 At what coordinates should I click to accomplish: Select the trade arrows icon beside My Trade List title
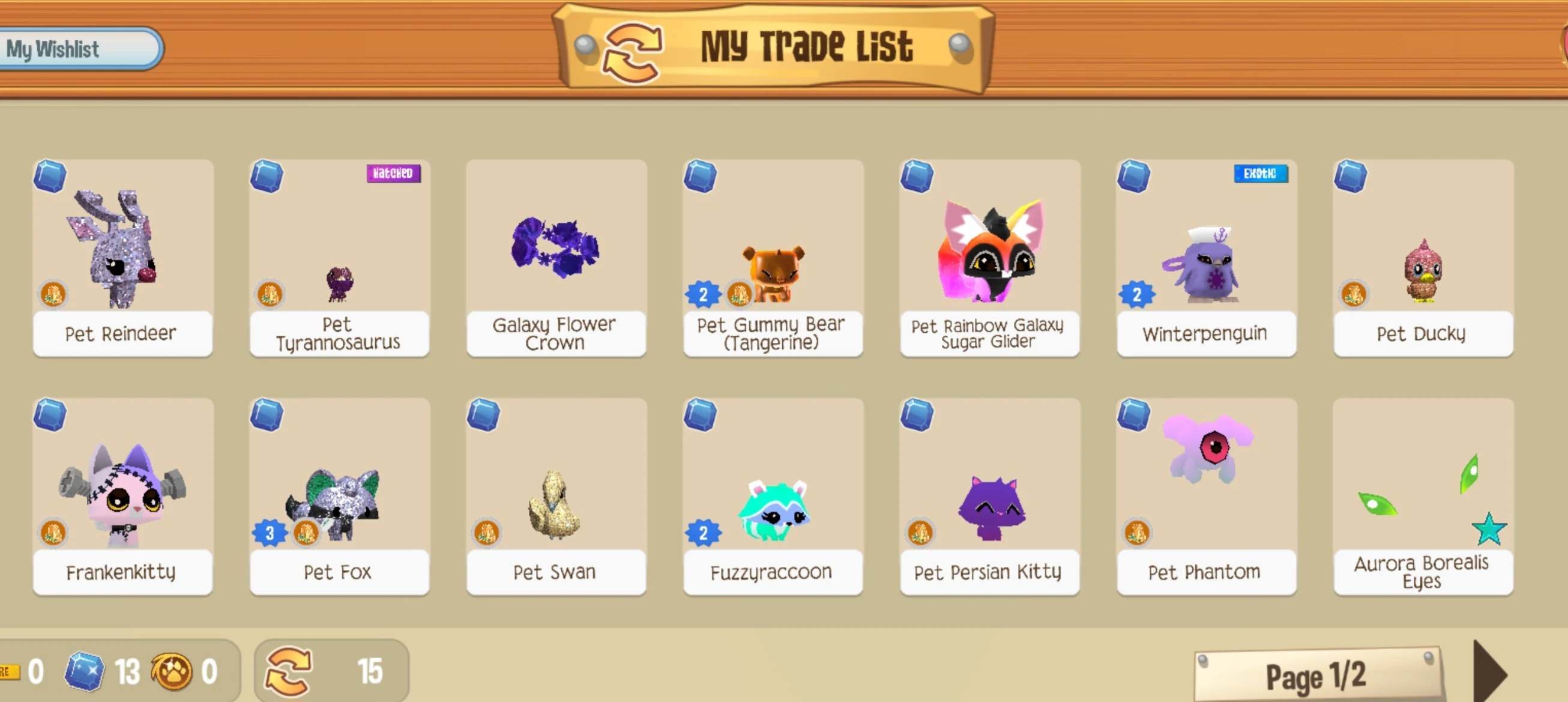[633, 50]
